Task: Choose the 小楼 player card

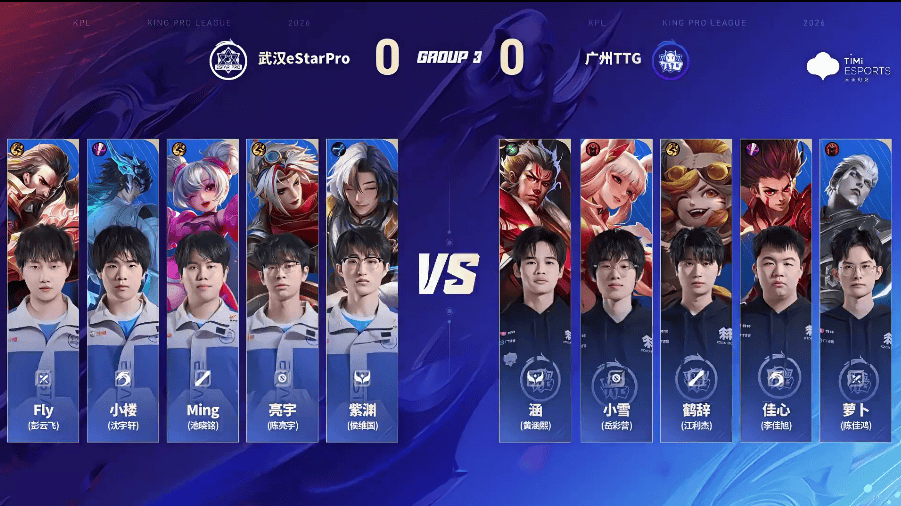Action: 123,290
